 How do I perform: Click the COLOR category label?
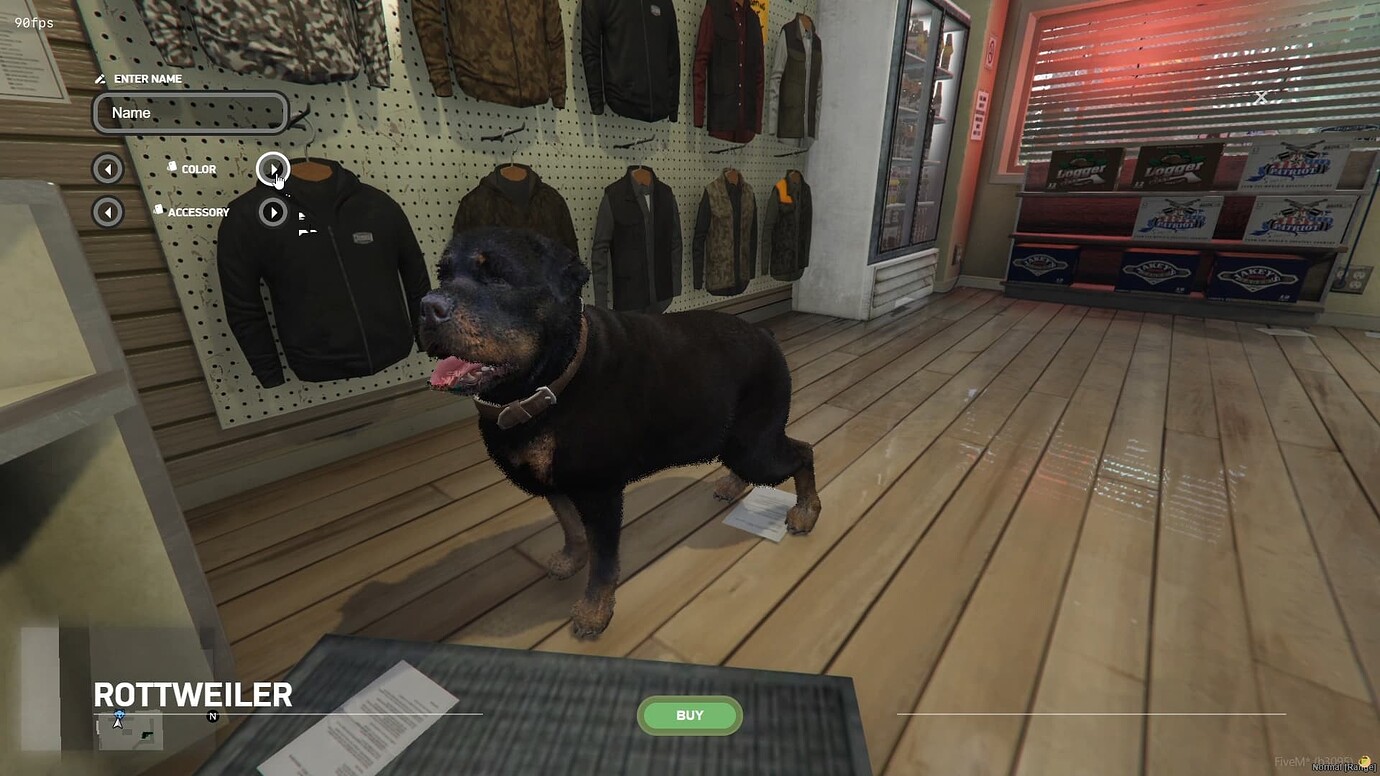197,168
